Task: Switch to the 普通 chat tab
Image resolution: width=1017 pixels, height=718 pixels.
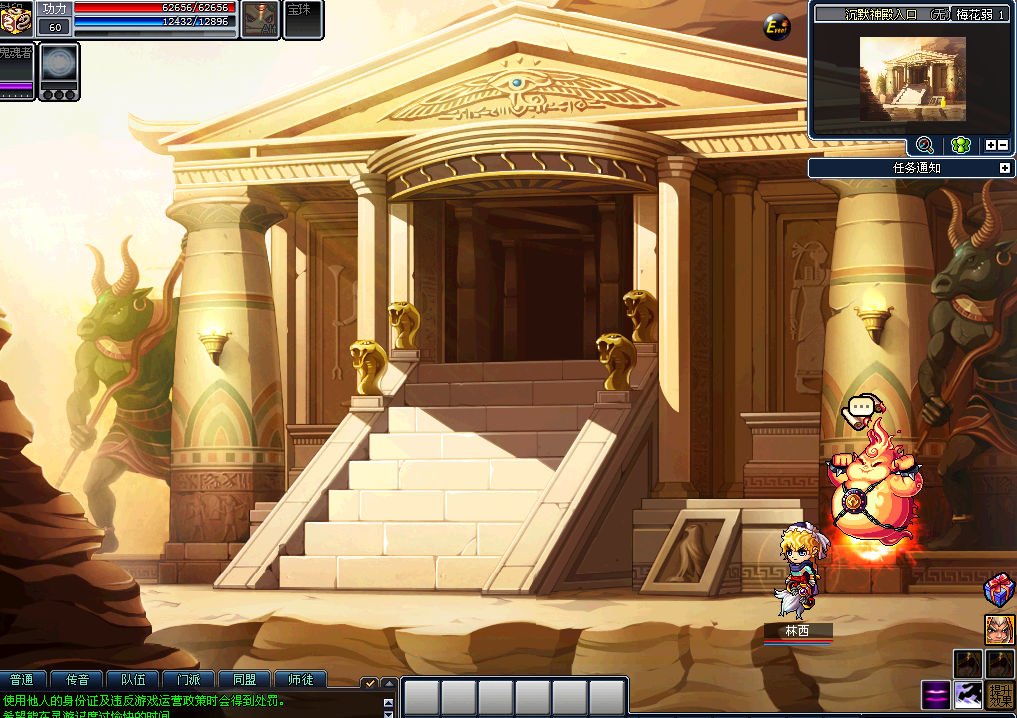Action: [24, 680]
